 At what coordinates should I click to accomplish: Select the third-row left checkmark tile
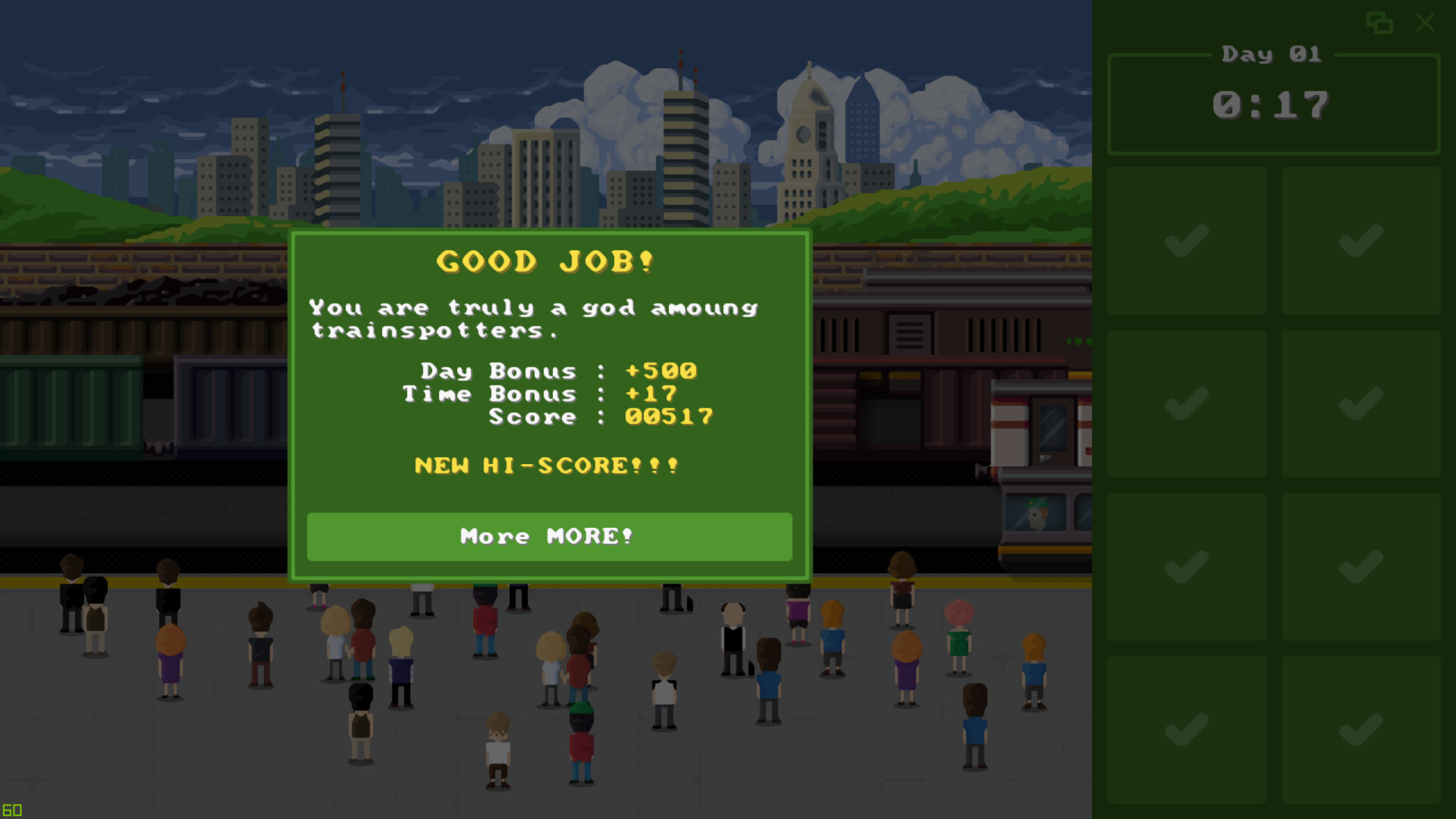(x=1186, y=565)
